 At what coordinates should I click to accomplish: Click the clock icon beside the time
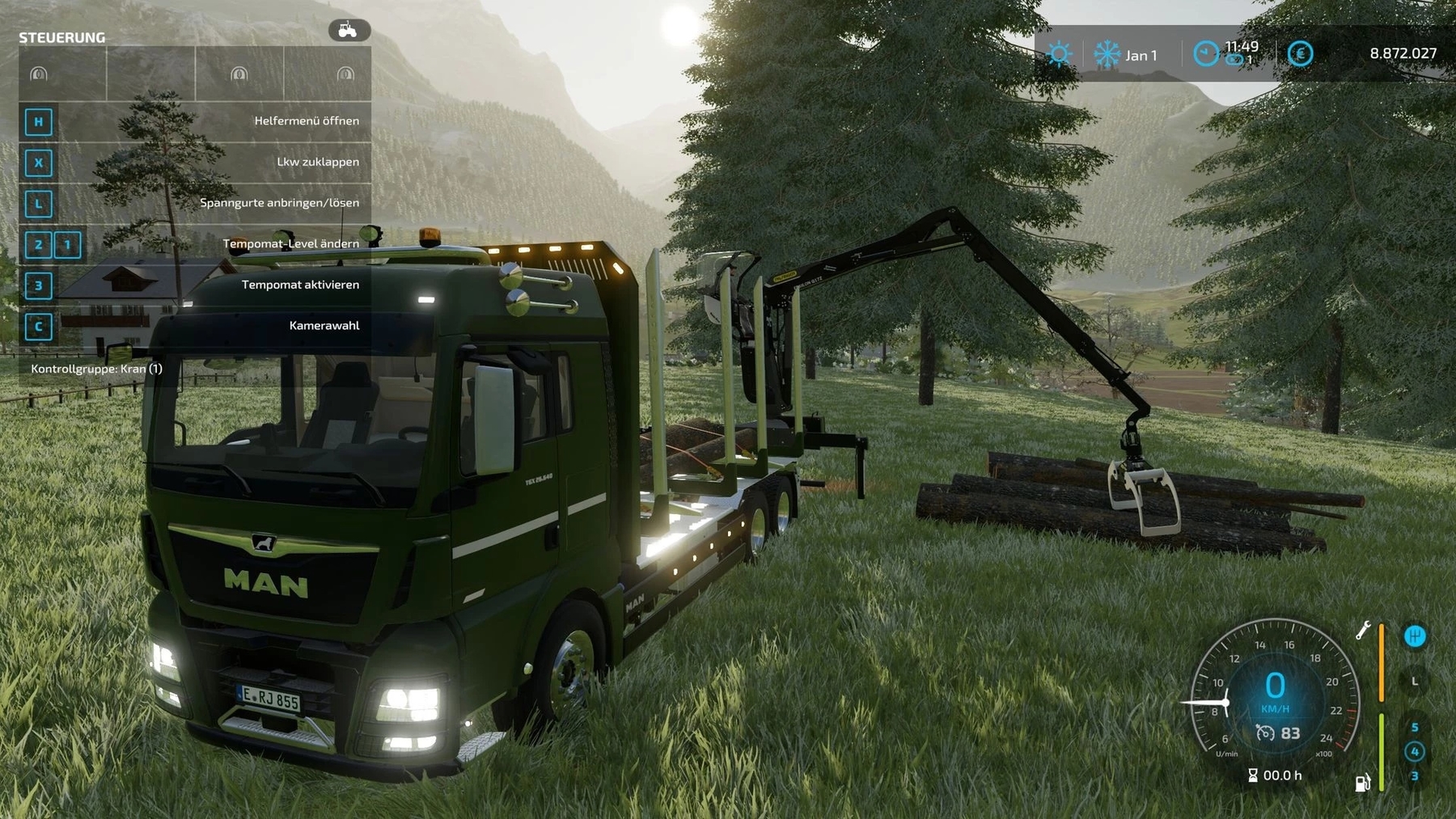pos(1206,54)
